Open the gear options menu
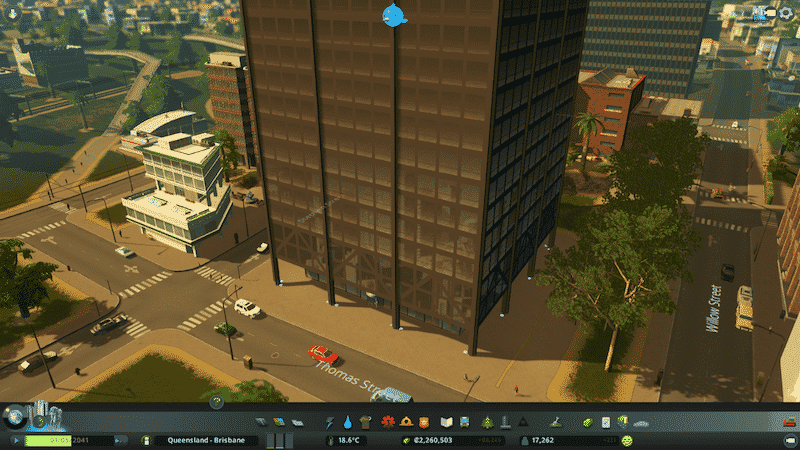 [787, 12]
